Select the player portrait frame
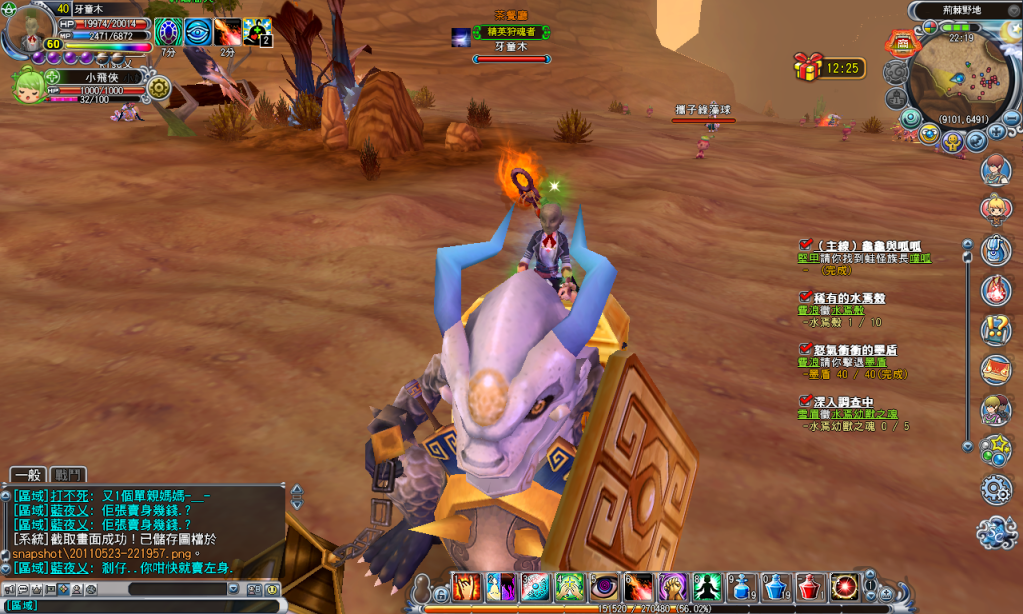Screen dimensions: 1023x614 click(x=27, y=30)
